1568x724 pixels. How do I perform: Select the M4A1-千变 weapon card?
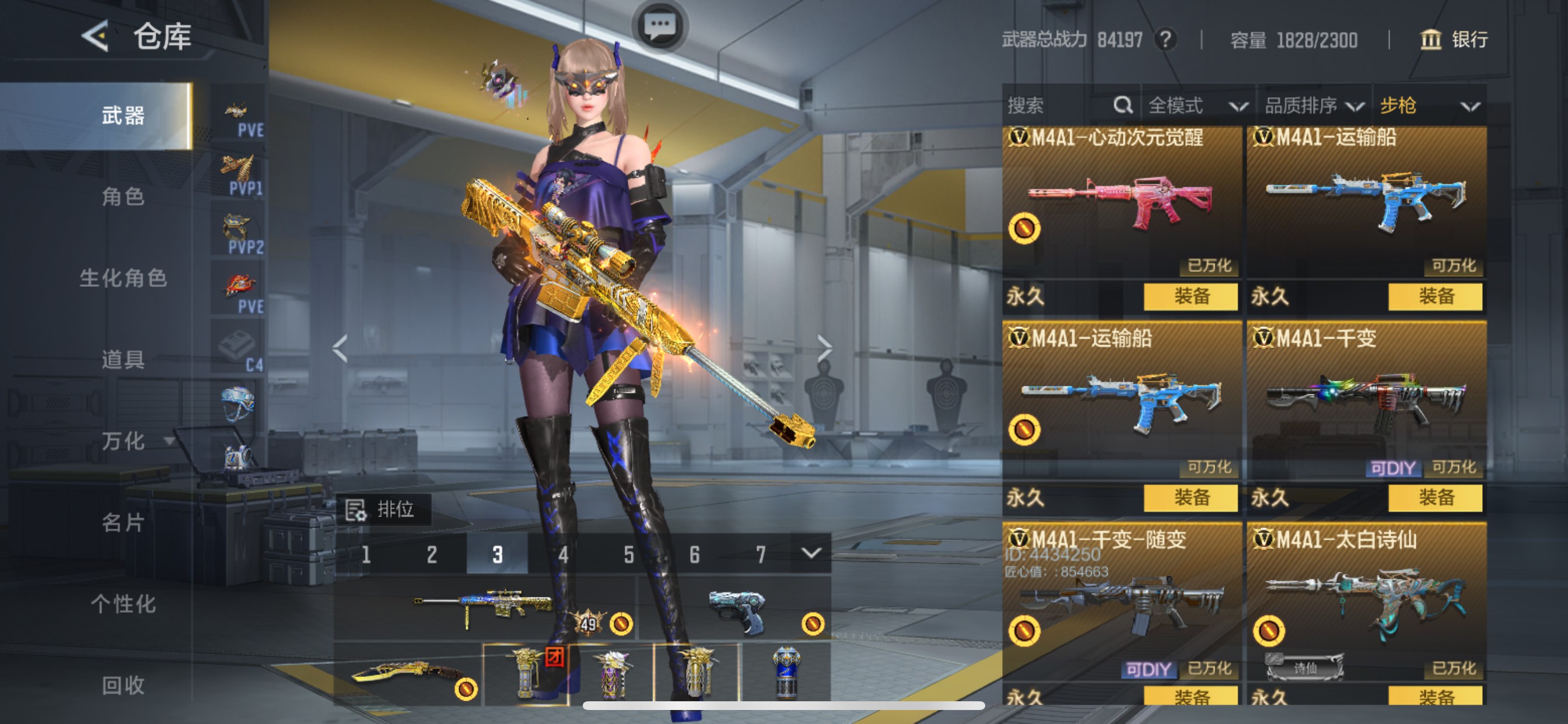1366,402
